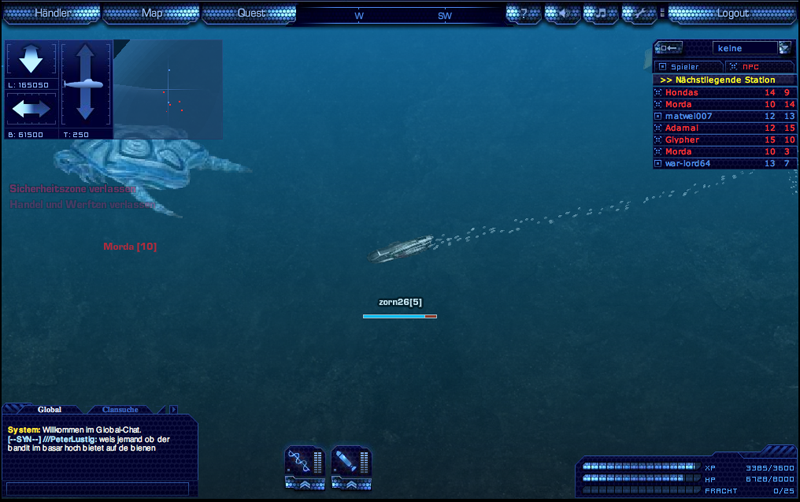Select the Global chat tab
800x502 pixels.
tap(50, 409)
